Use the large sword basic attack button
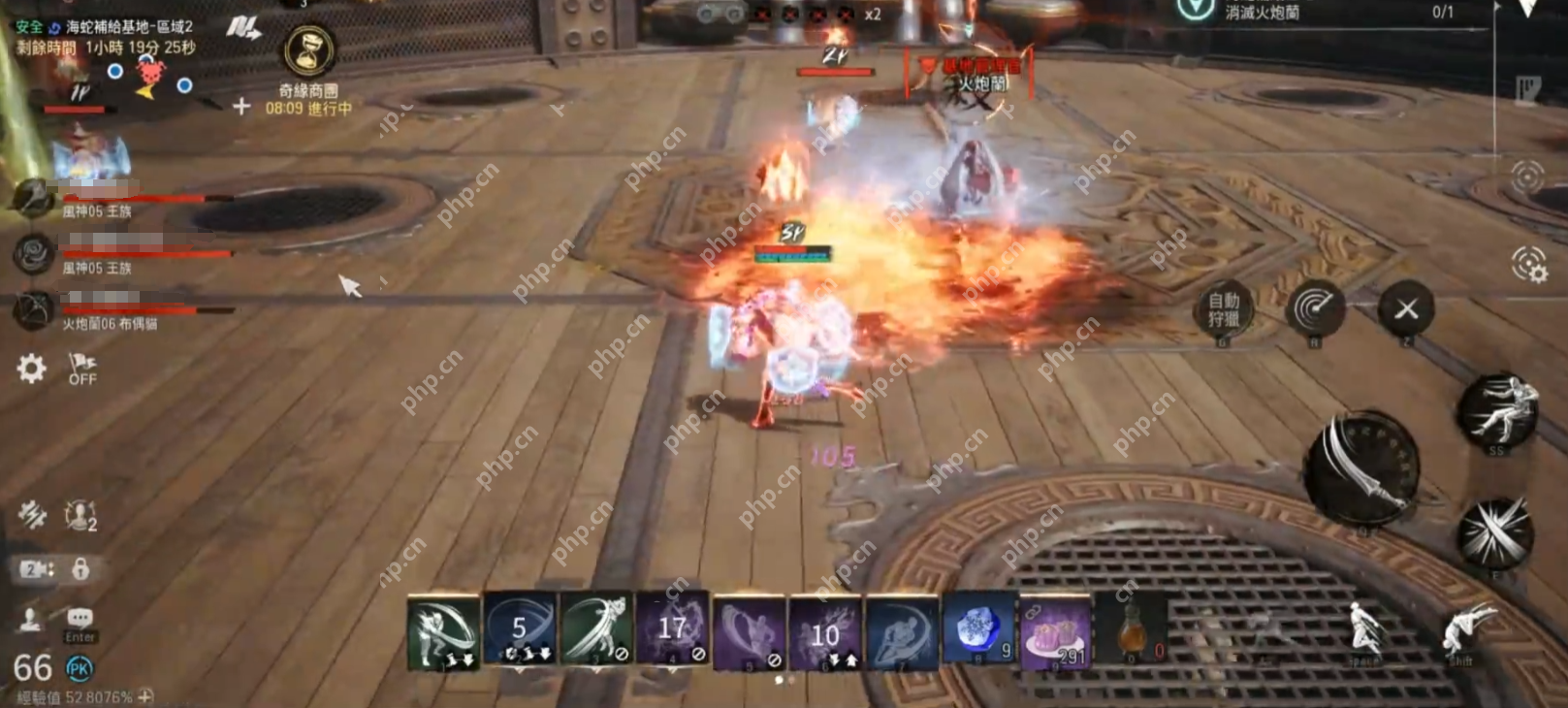The image size is (1568, 708). [1361, 469]
